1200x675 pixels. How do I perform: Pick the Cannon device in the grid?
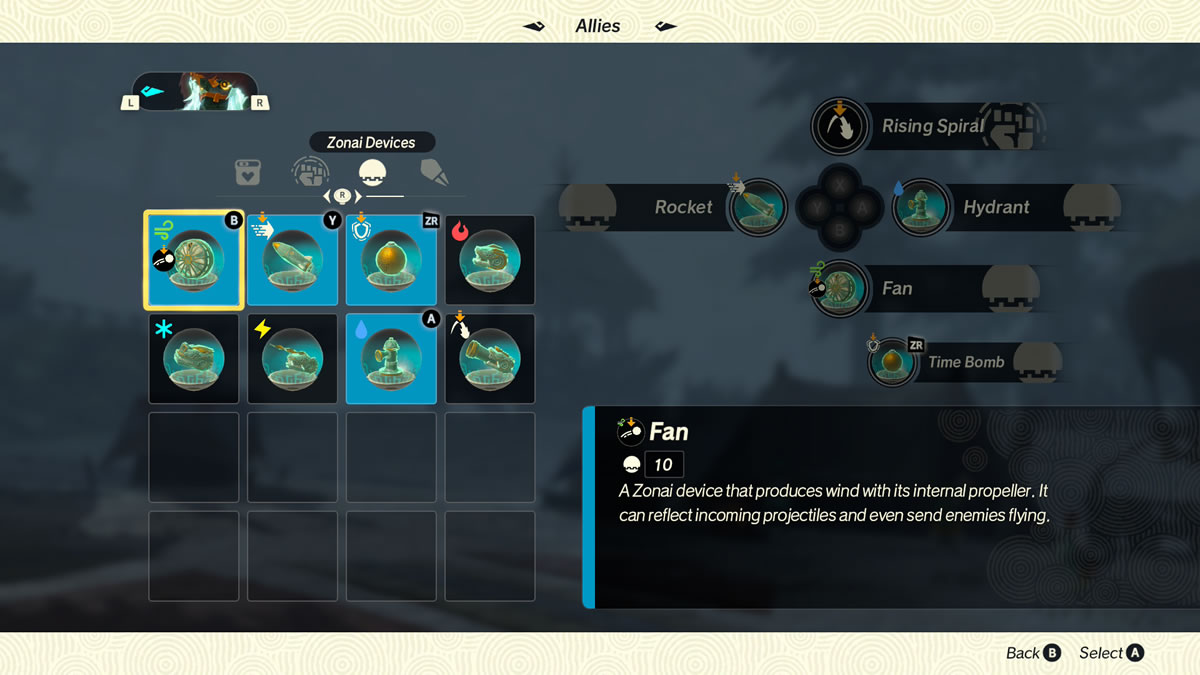coord(490,358)
